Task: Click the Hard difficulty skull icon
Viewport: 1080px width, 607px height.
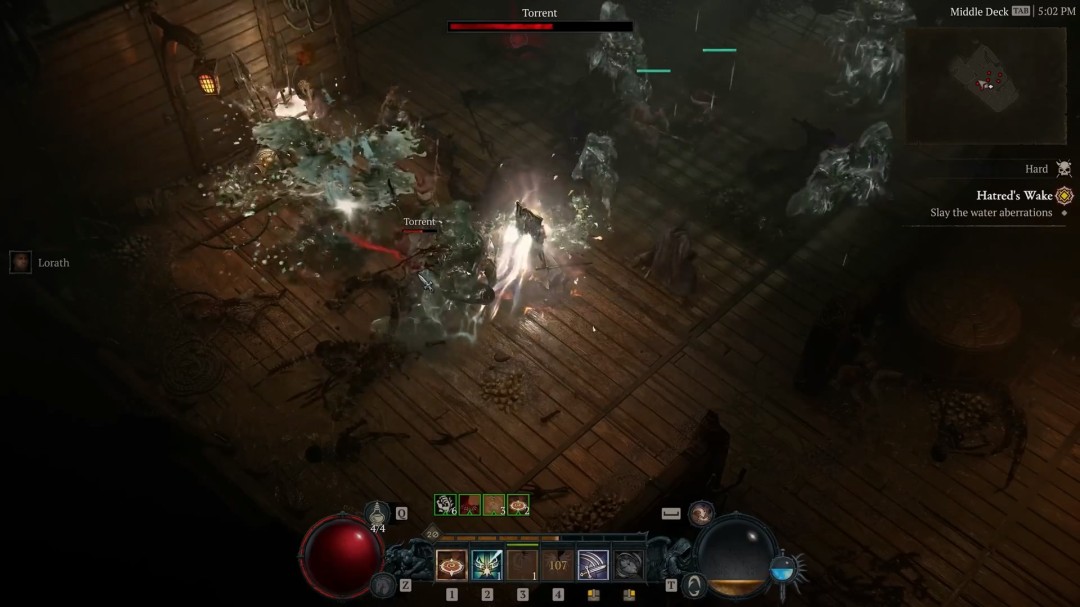Action: point(1063,169)
